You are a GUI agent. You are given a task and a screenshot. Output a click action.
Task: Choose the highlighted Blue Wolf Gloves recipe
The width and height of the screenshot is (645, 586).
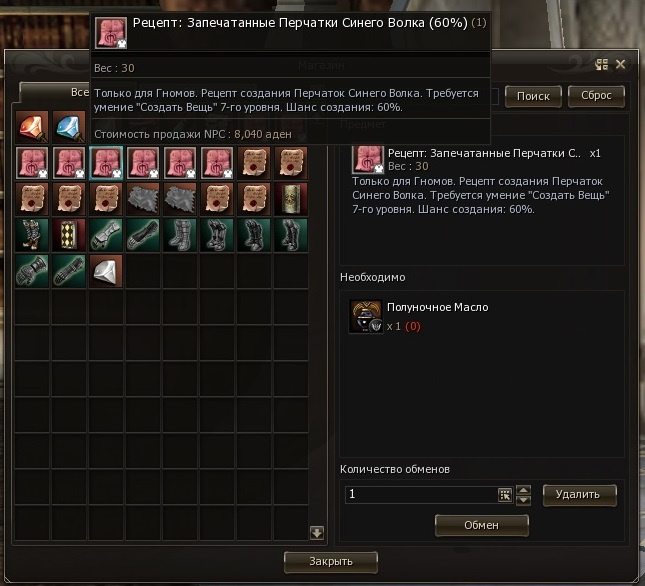106,163
